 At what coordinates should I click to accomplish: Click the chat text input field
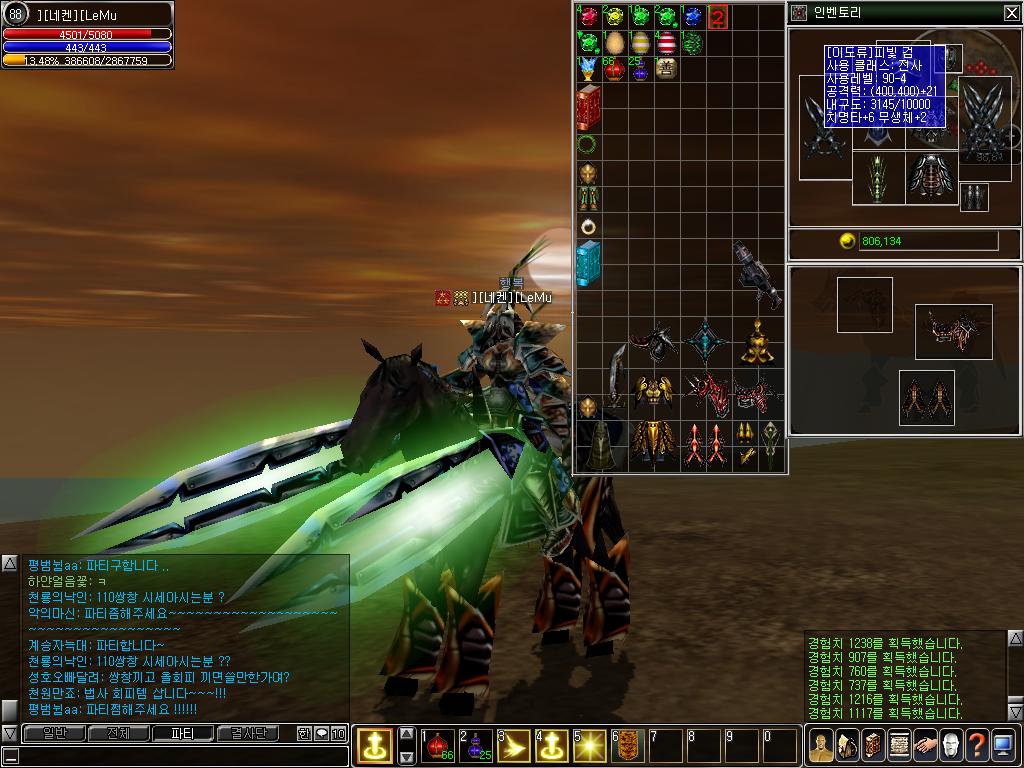pyautogui.click(x=180, y=756)
